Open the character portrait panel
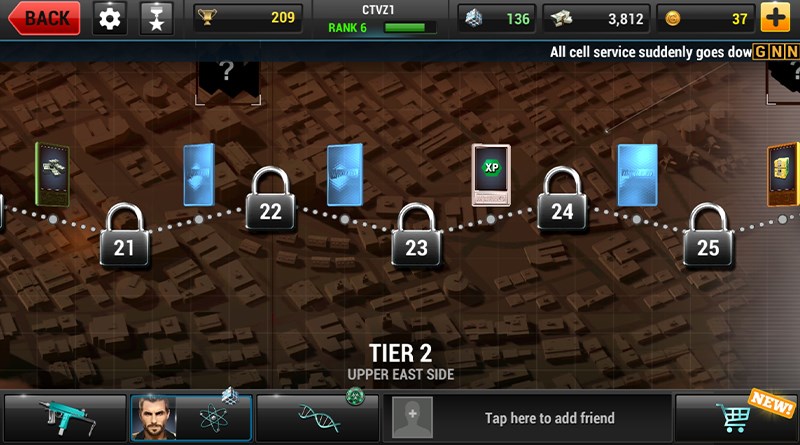The height and width of the screenshot is (445, 800). coord(191,418)
